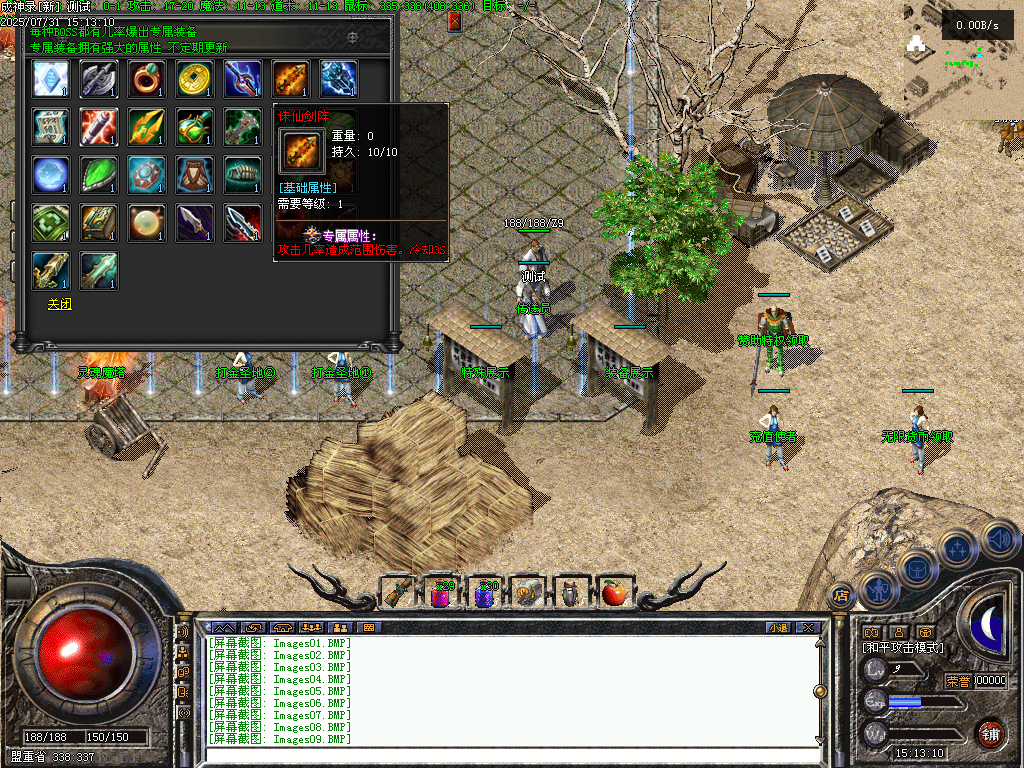Select the green potion bottle slot
The image size is (1024, 768).
pyautogui.click(x=195, y=127)
